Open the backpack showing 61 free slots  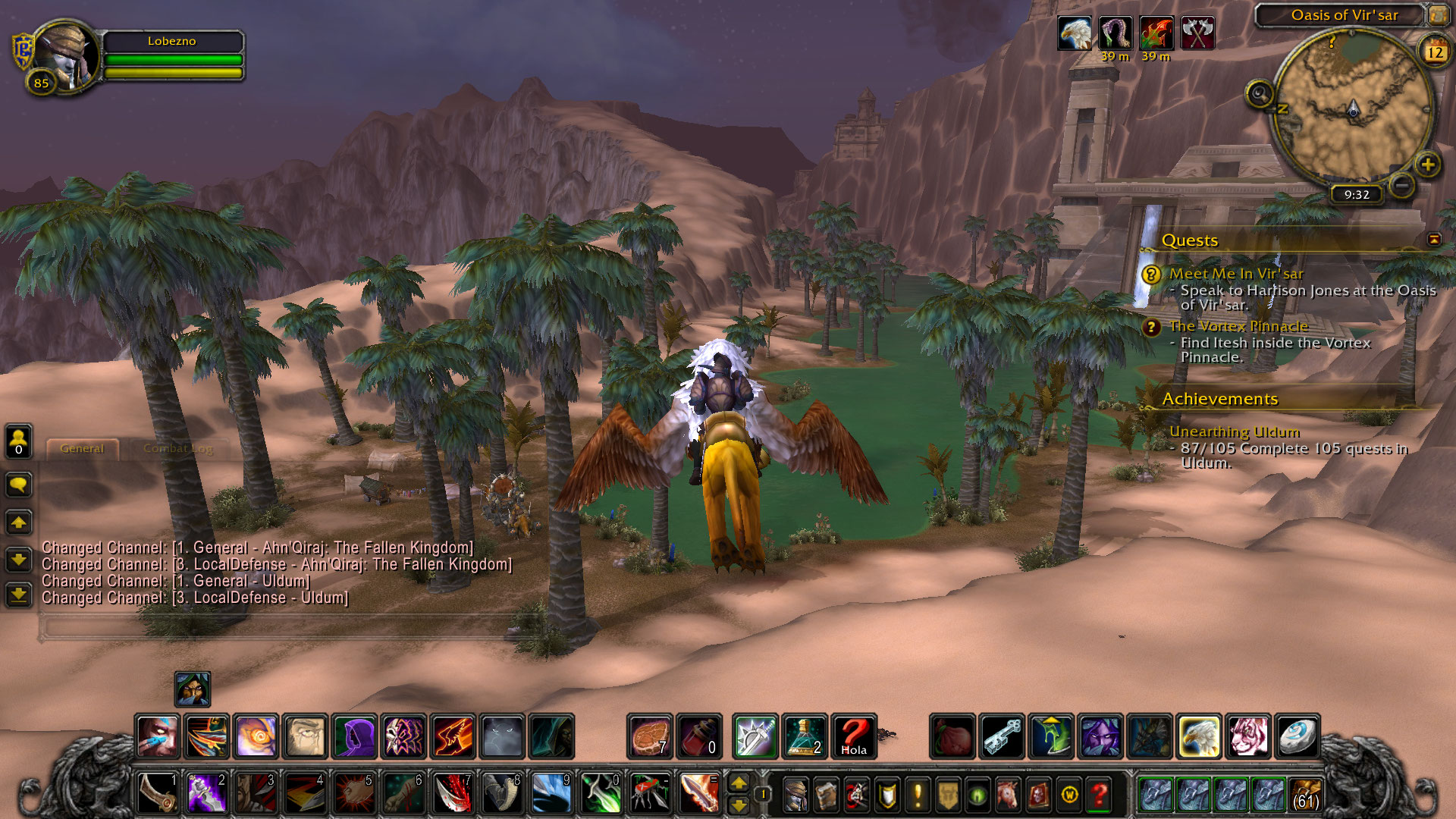point(1304,794)
